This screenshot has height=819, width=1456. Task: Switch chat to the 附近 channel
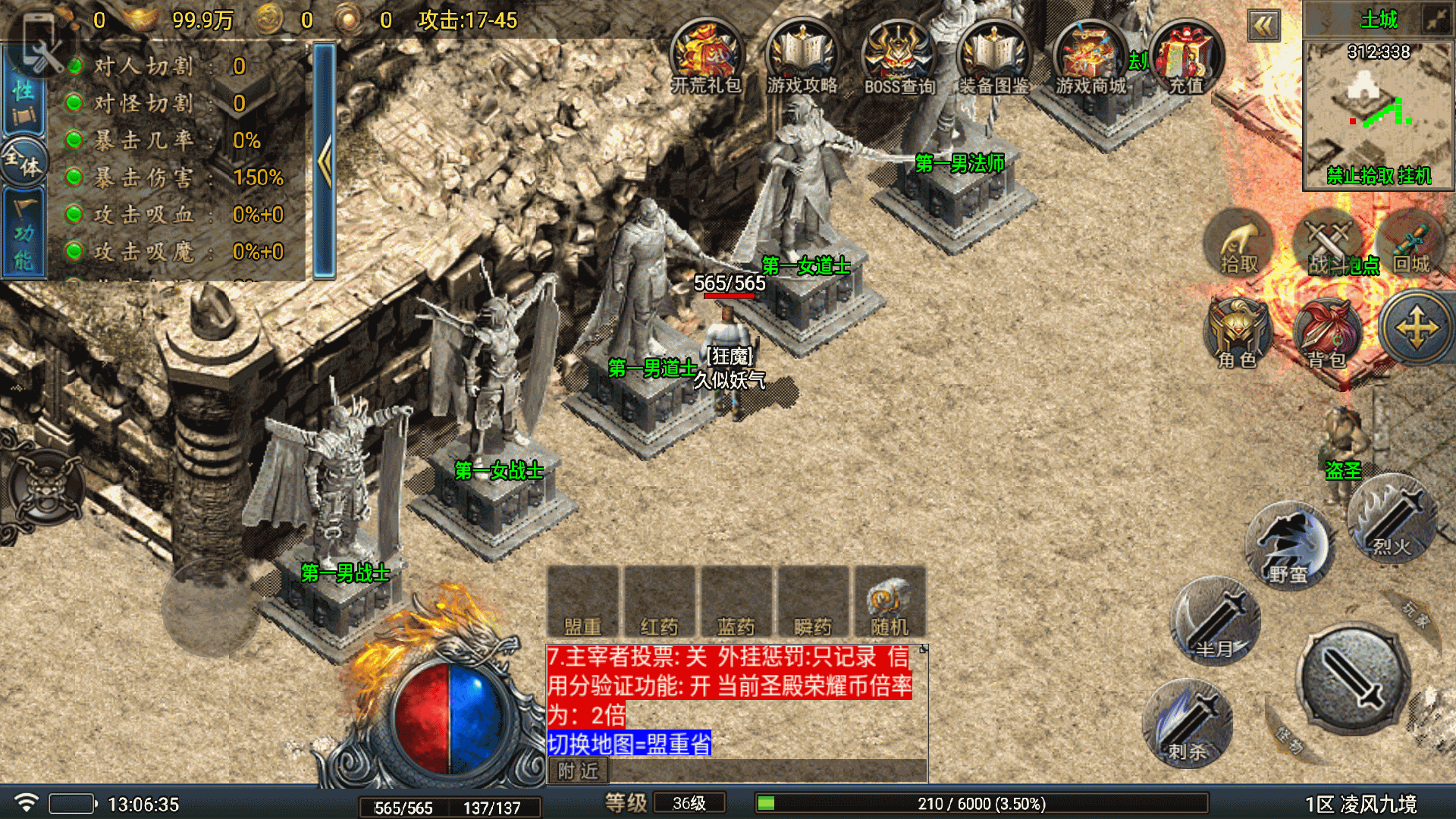[x=578, y=771]
